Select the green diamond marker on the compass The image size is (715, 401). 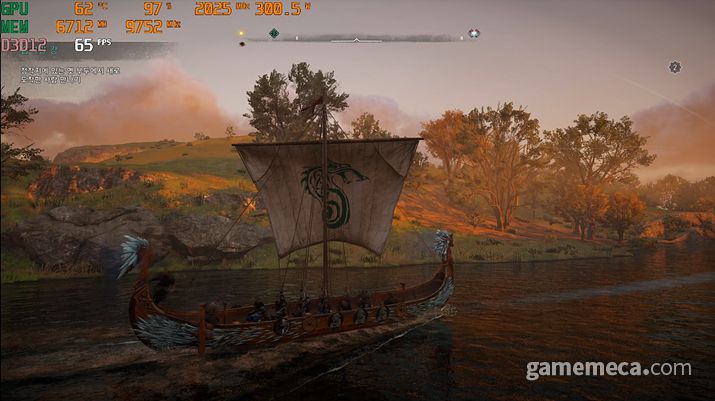[x=274, y=33]
